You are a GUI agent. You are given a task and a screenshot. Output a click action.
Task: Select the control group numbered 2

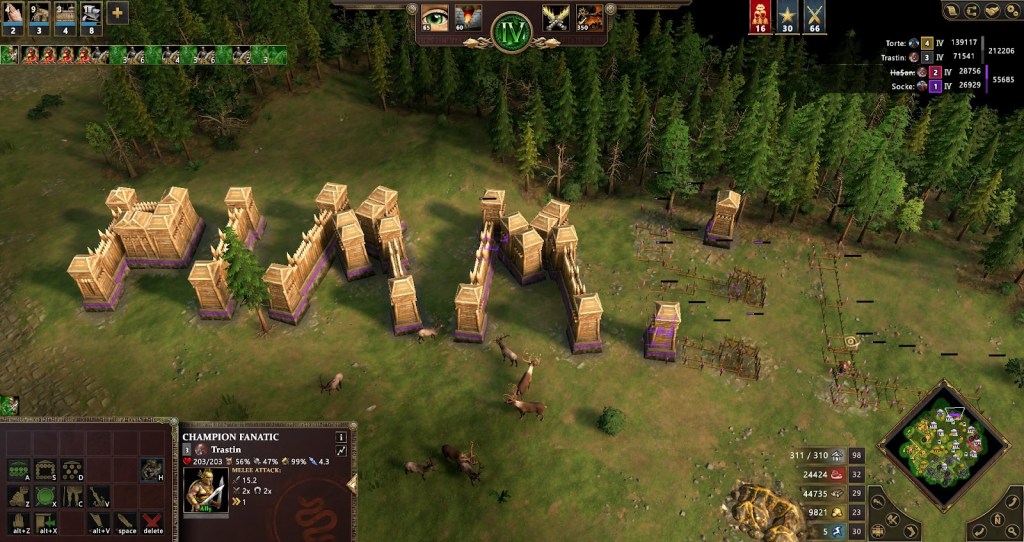point(14,15)
